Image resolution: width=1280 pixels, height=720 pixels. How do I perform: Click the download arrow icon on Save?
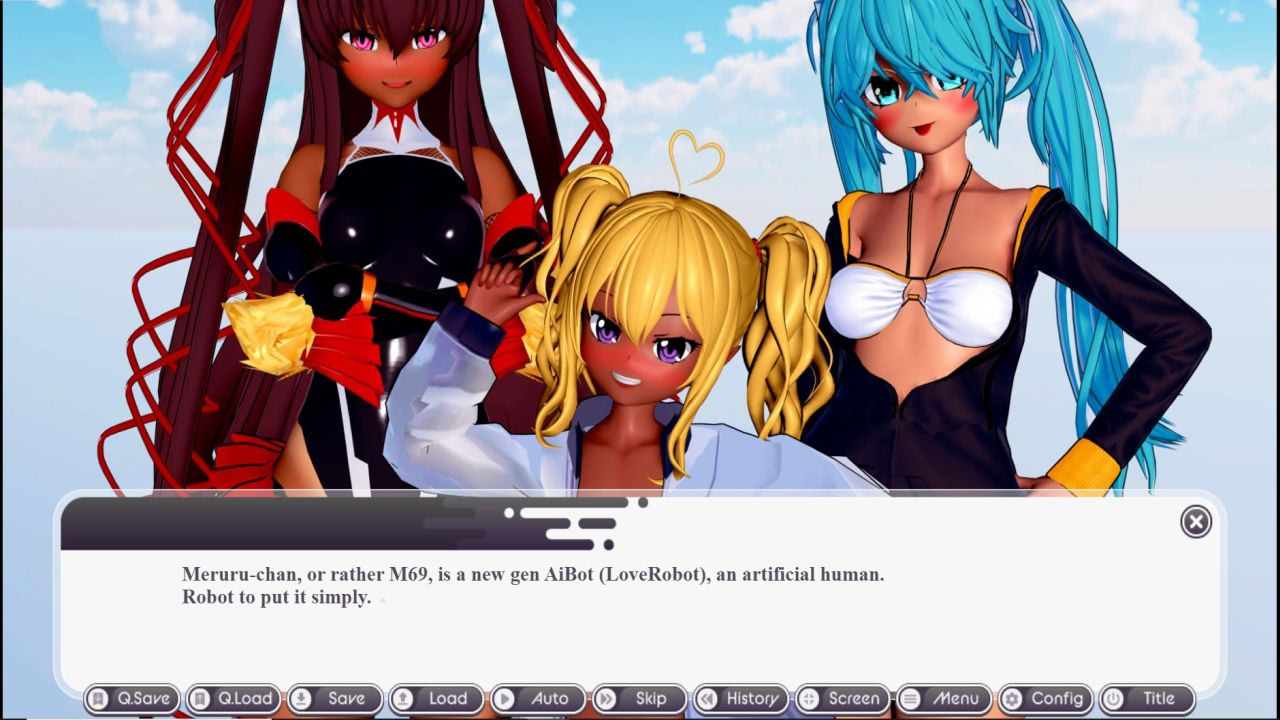pos(303,699)
